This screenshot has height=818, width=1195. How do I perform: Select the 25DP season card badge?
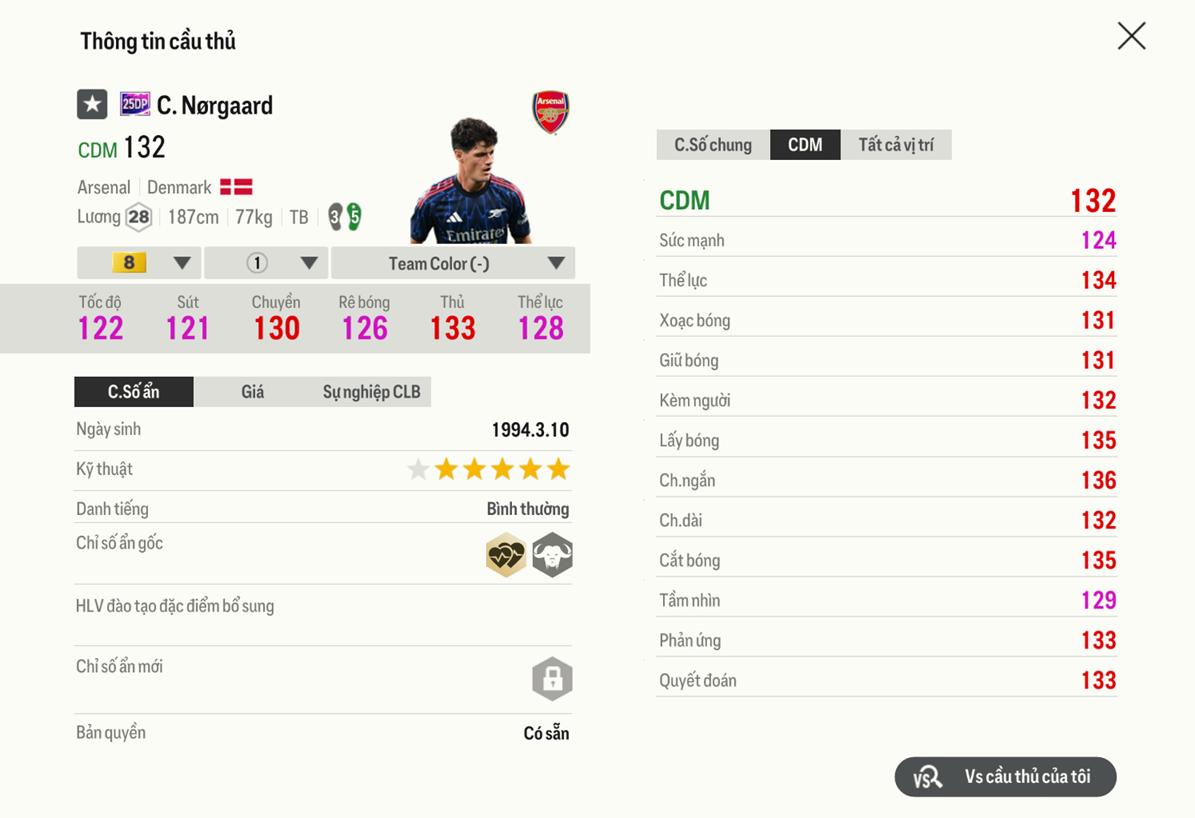(x=135, y=104)
